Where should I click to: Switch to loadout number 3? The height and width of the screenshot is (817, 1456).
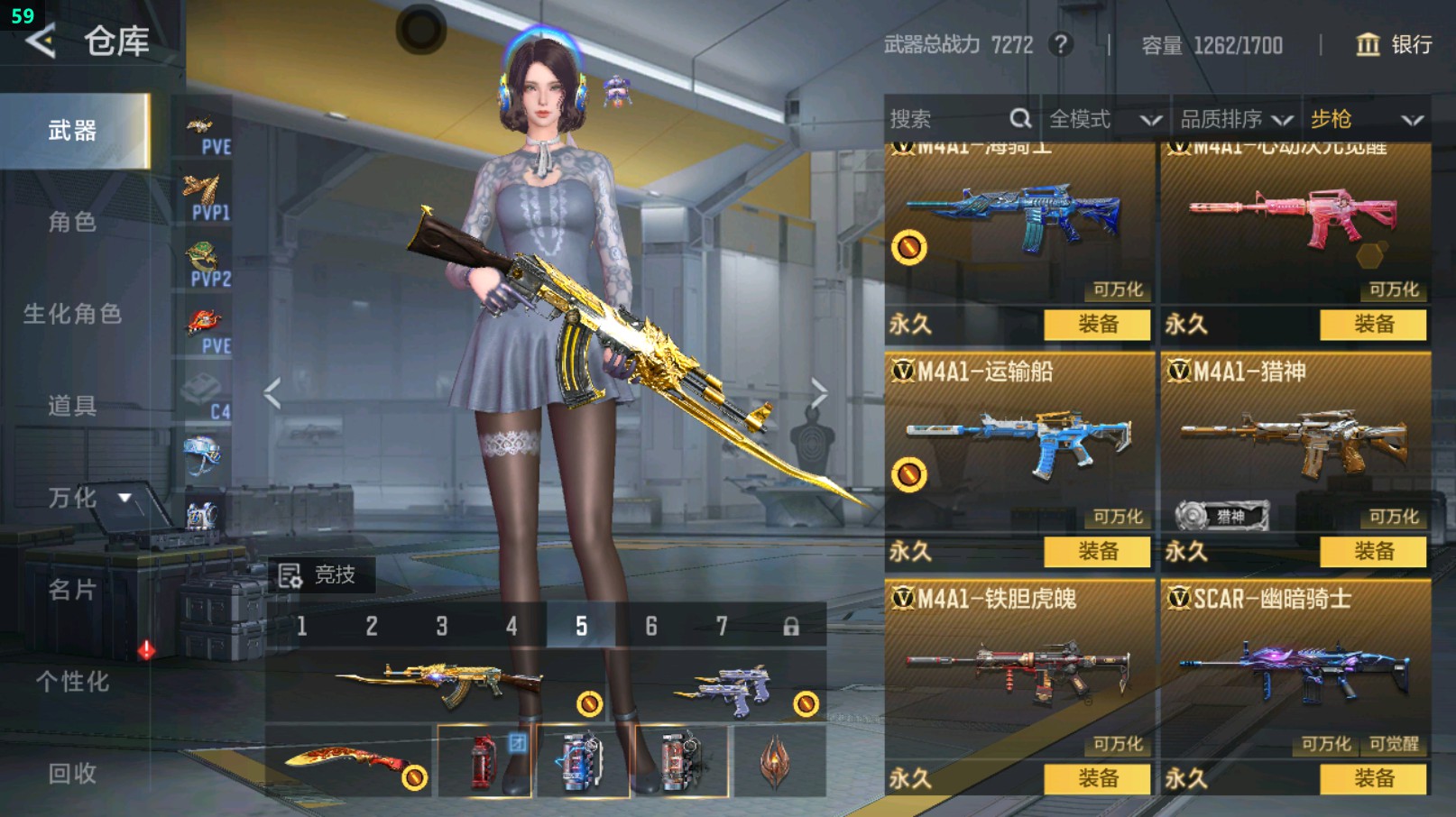coord(442,626)
